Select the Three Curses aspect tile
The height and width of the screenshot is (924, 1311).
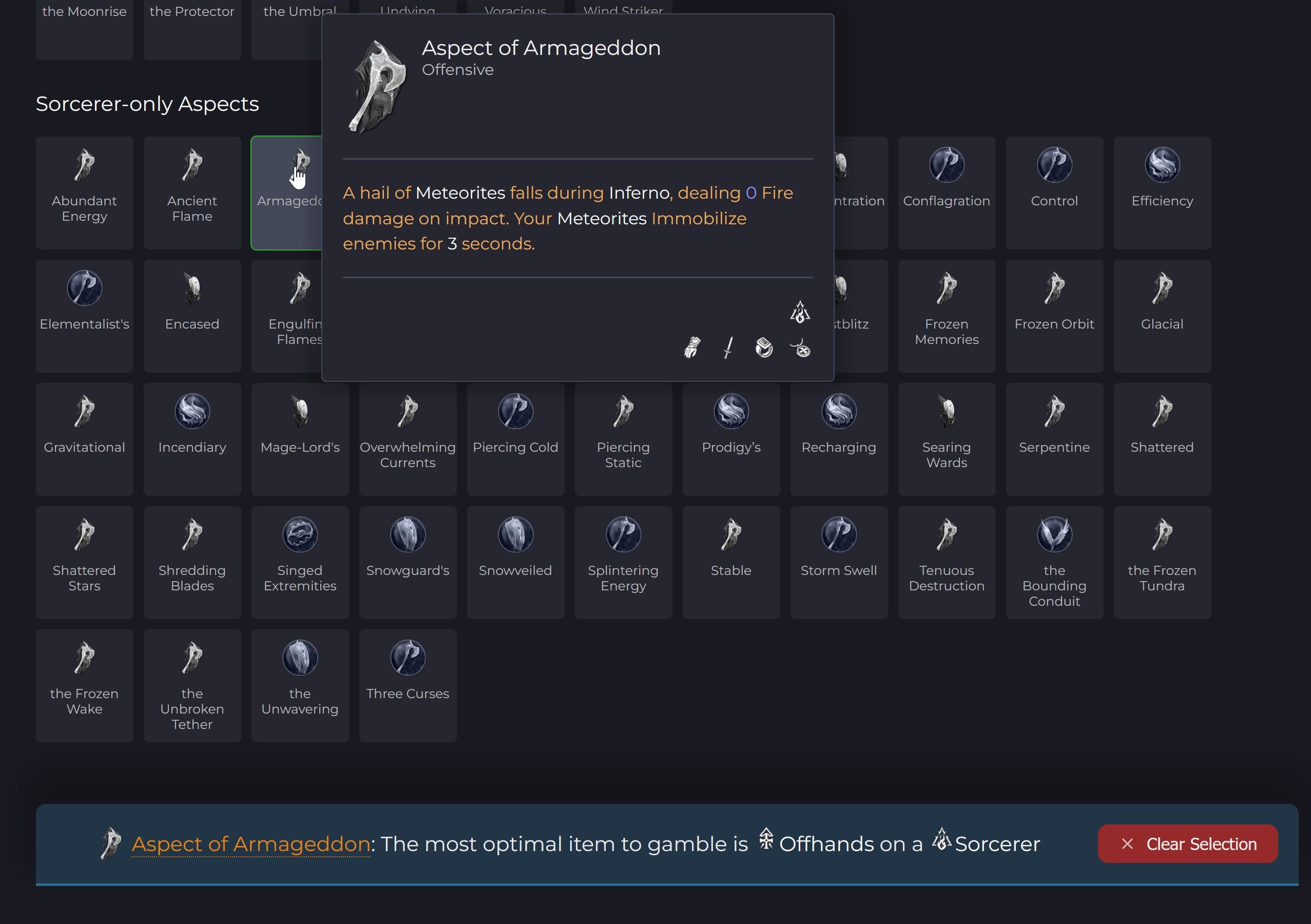(407, 685)
